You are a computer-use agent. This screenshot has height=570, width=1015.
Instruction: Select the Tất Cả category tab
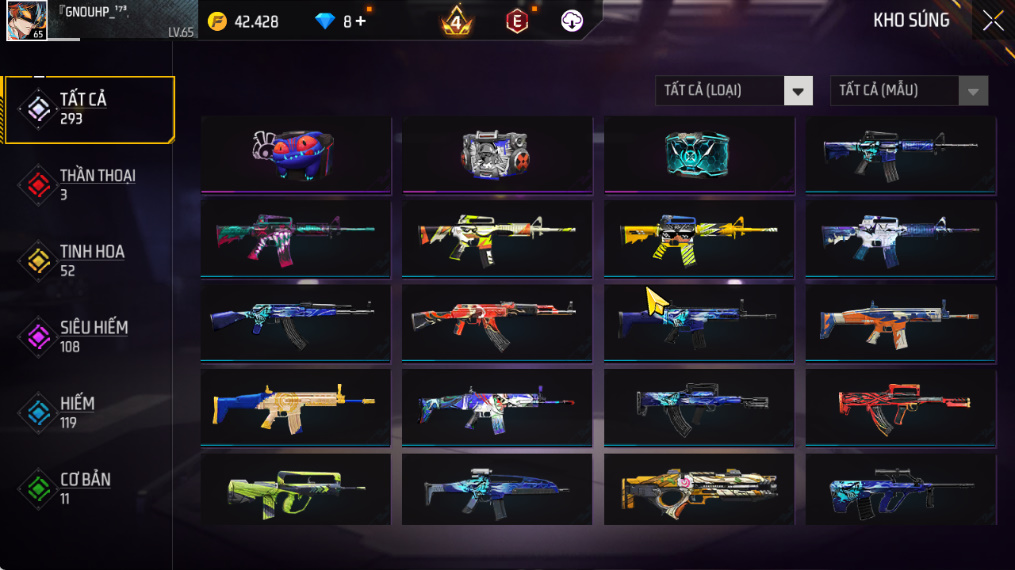[x=90, y=109]
